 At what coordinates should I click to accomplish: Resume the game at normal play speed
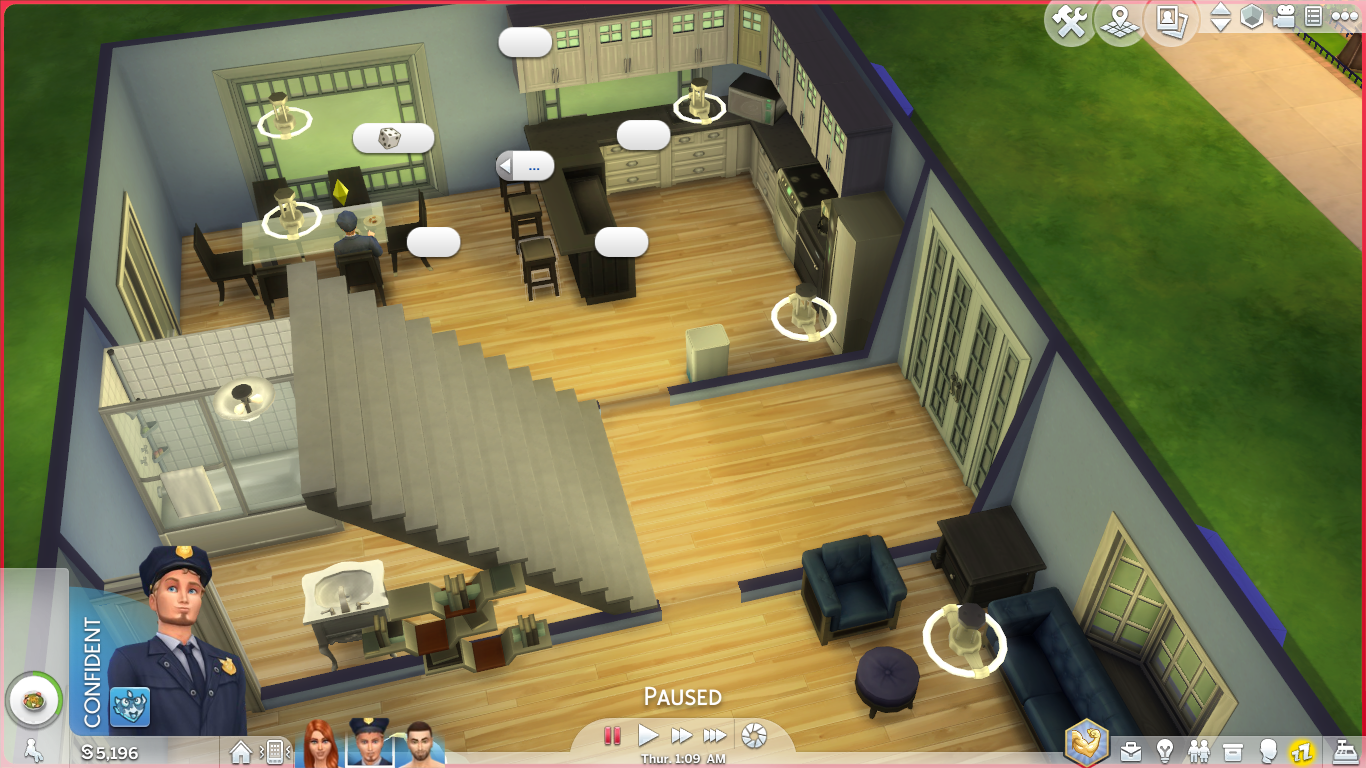[648, 736]
